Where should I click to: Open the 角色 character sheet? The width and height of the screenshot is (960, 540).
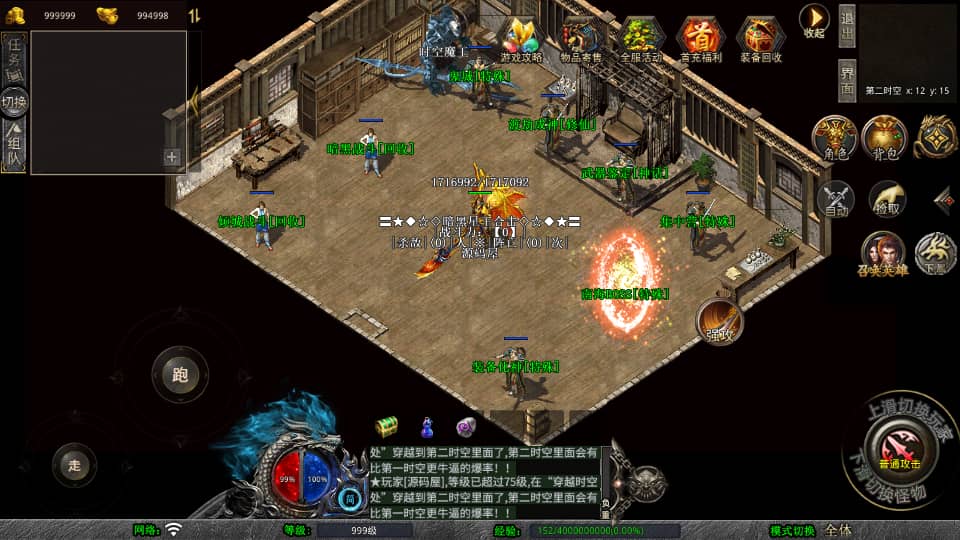pos(833,138)
